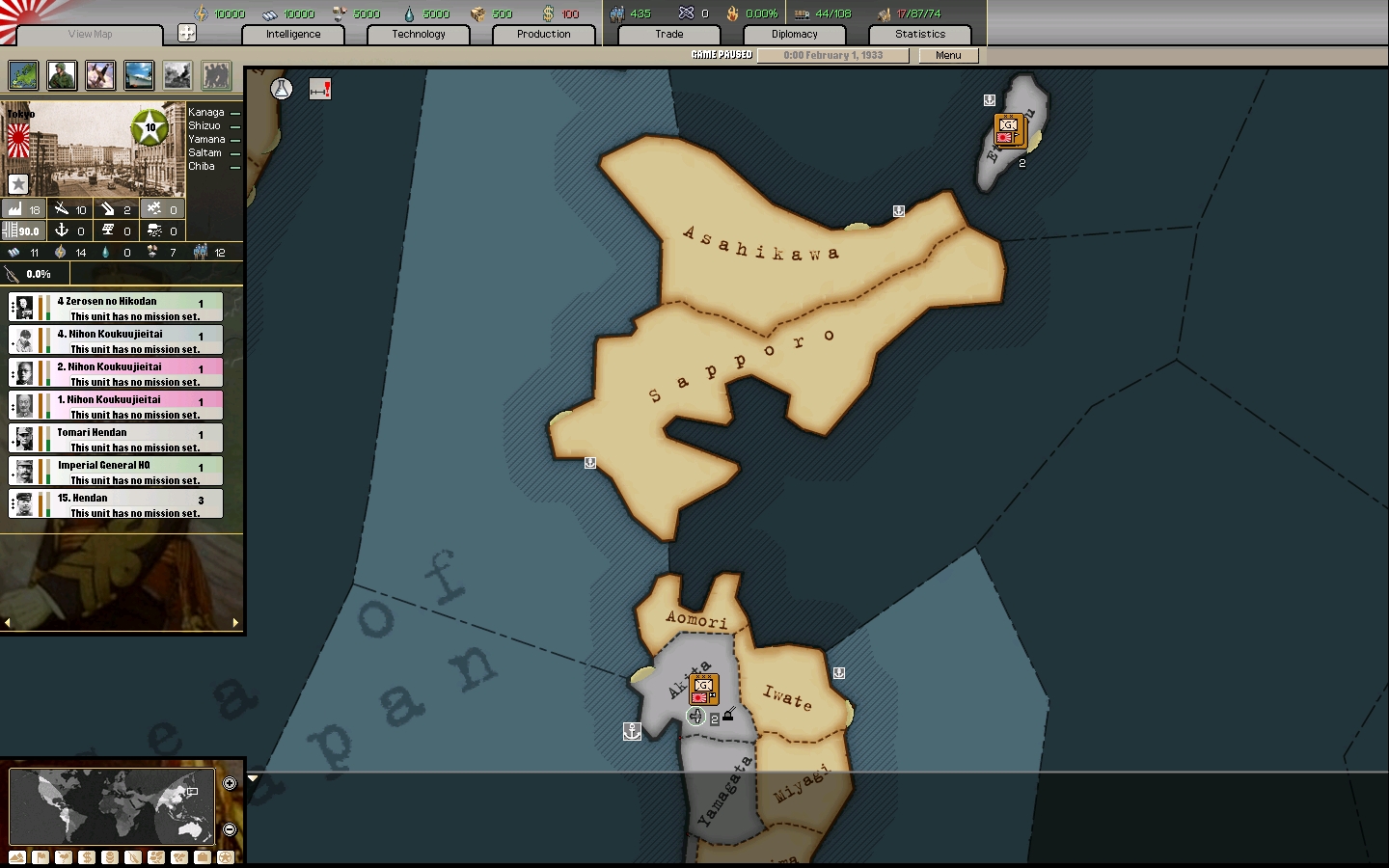
Task: Select the 4 Zerosen no Nikodan unit
Action: pos(116,308)
